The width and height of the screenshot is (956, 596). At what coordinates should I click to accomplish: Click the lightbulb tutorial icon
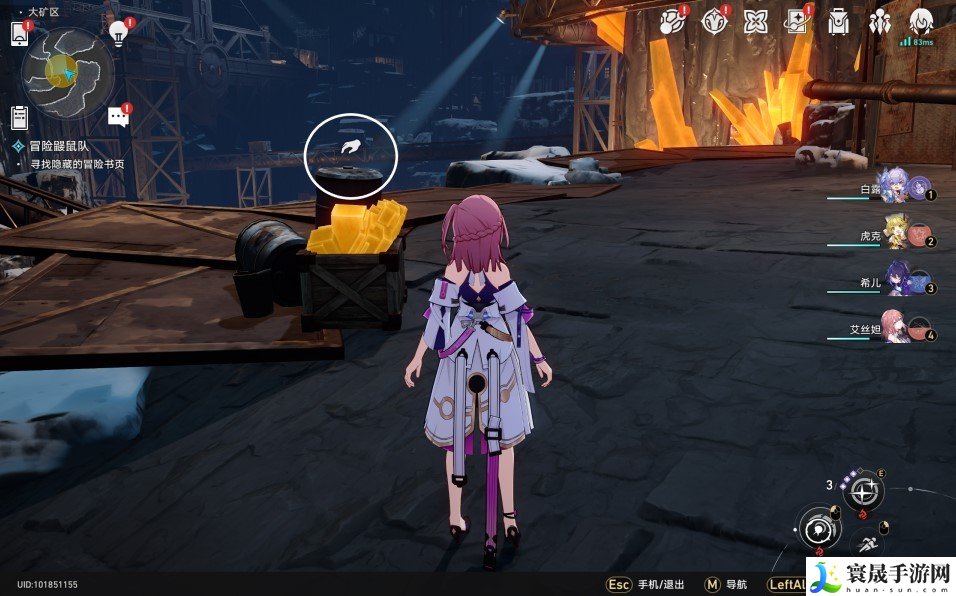pos(119,33)
